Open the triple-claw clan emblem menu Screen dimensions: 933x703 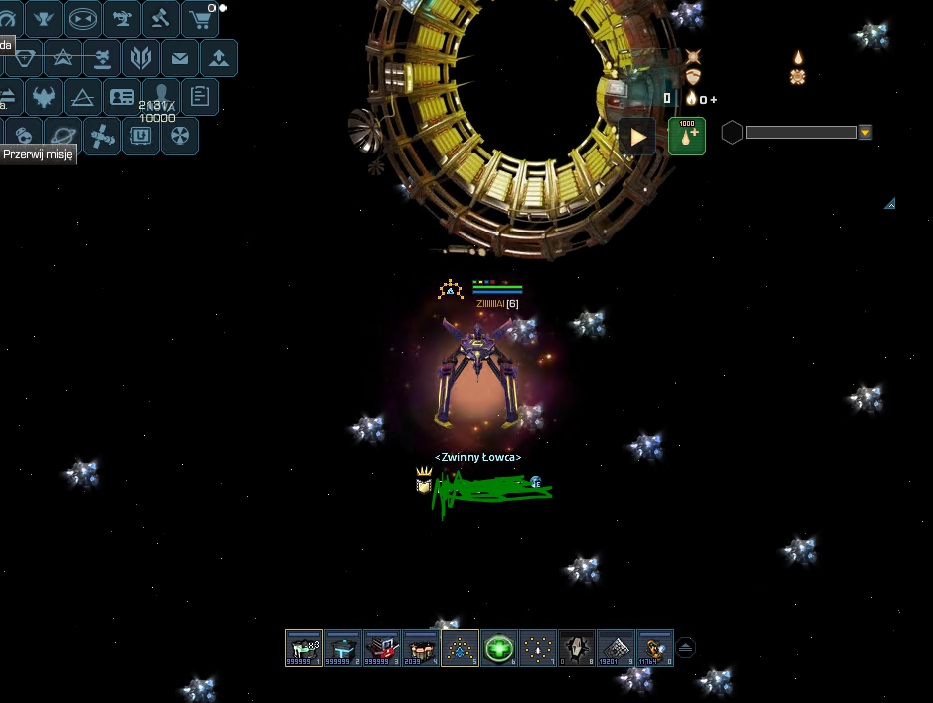[141, 58]
